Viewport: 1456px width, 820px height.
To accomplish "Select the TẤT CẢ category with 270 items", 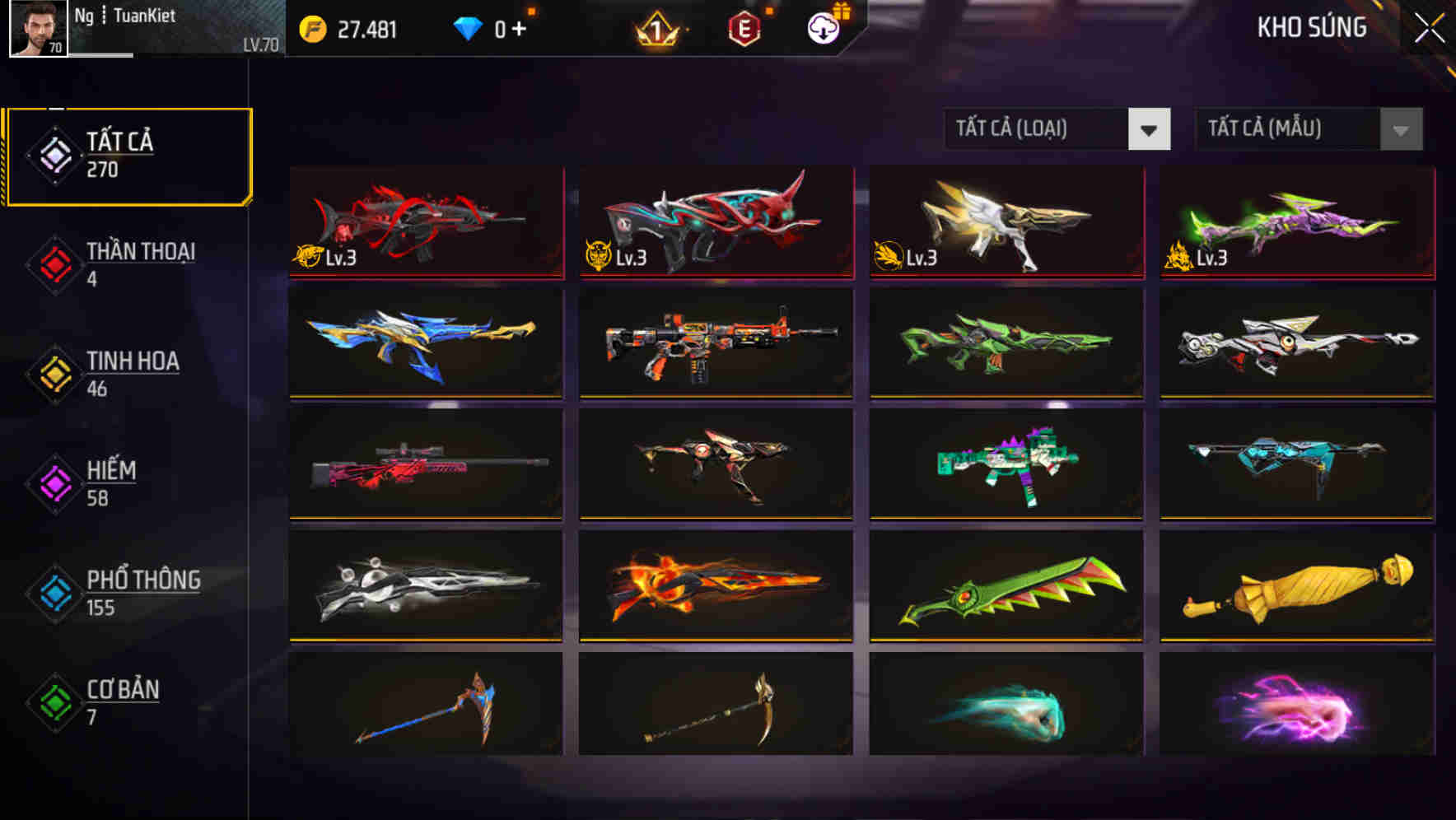I will (128, 155).
